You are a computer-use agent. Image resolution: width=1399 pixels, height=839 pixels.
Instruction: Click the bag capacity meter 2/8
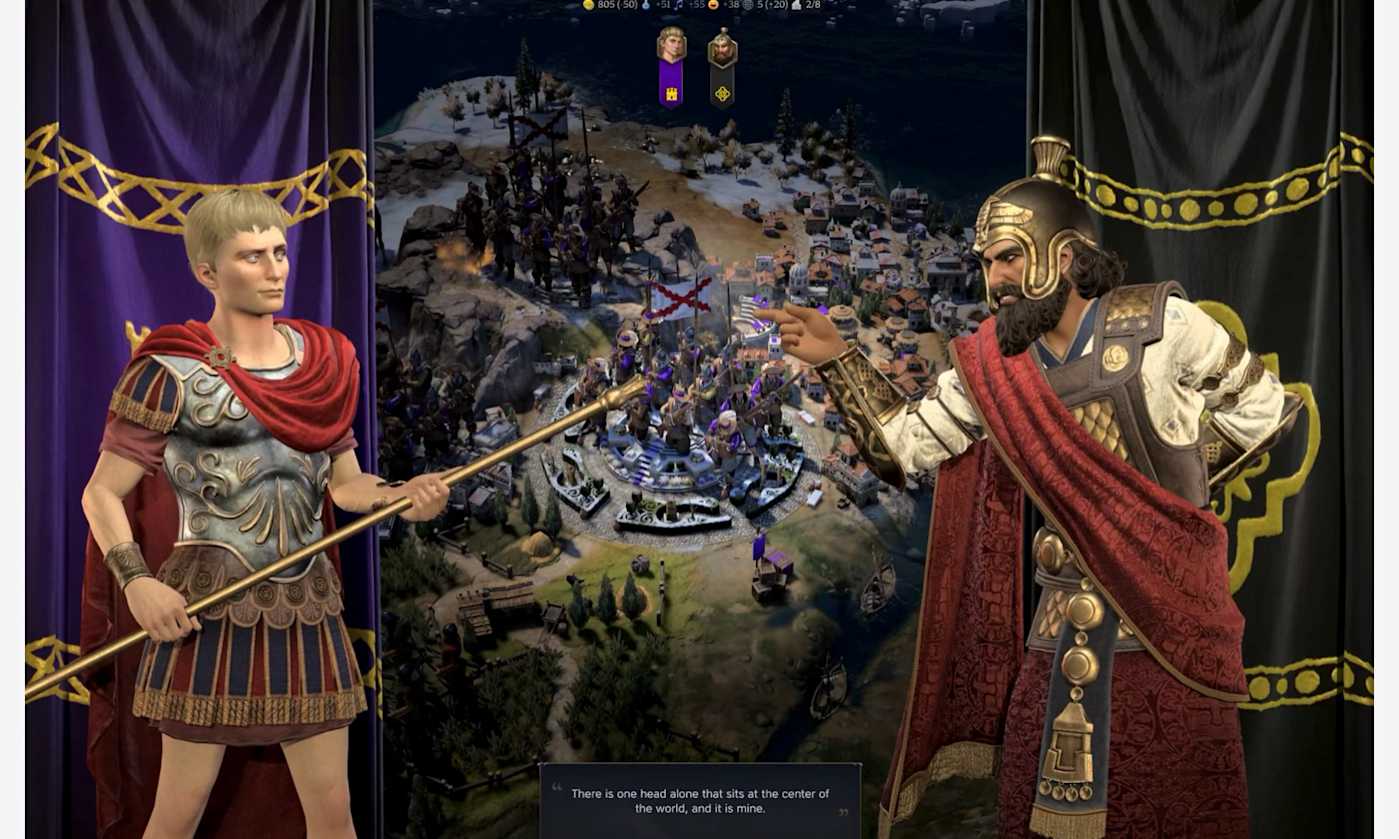[x=812, y=5]
